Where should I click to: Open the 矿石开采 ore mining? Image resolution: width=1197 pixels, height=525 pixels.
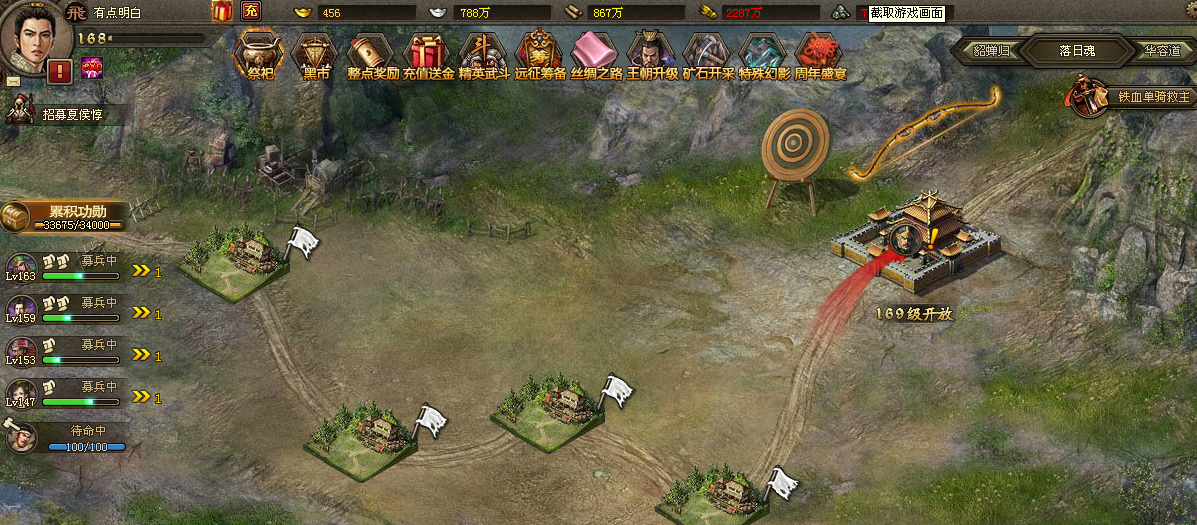pos(708,55)
